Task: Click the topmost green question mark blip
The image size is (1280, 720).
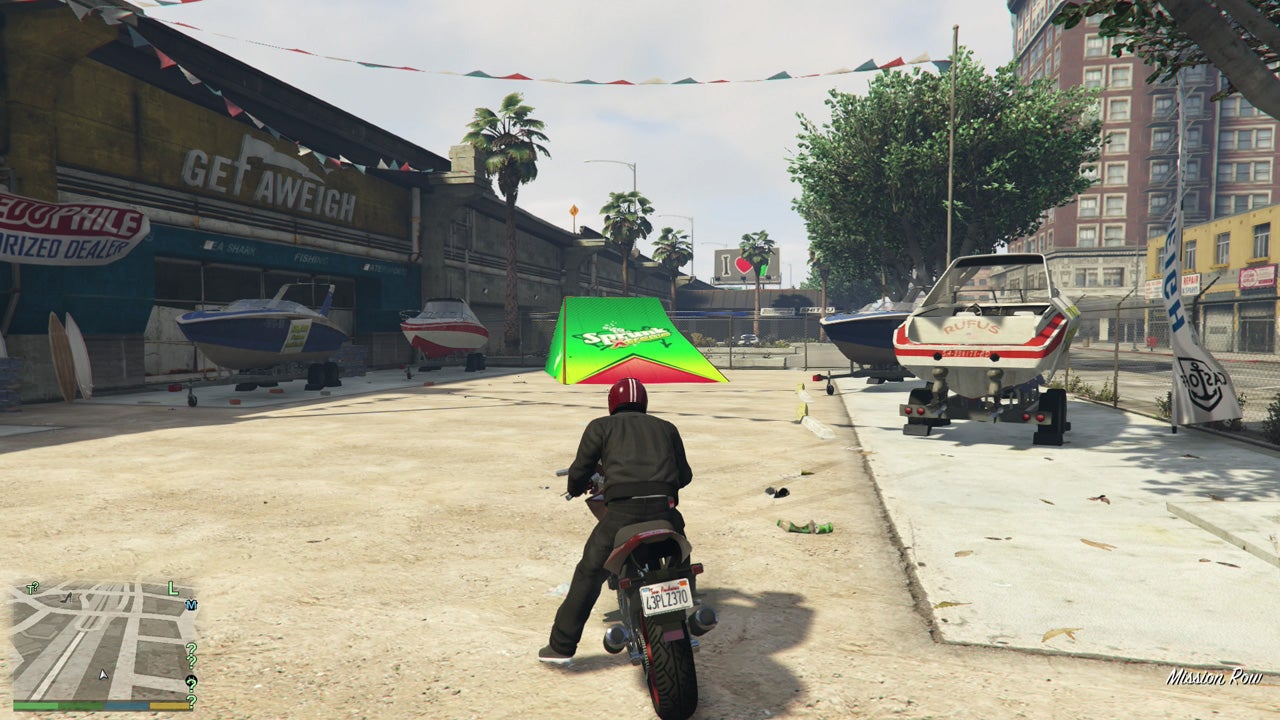Action: tap(192, 647)
